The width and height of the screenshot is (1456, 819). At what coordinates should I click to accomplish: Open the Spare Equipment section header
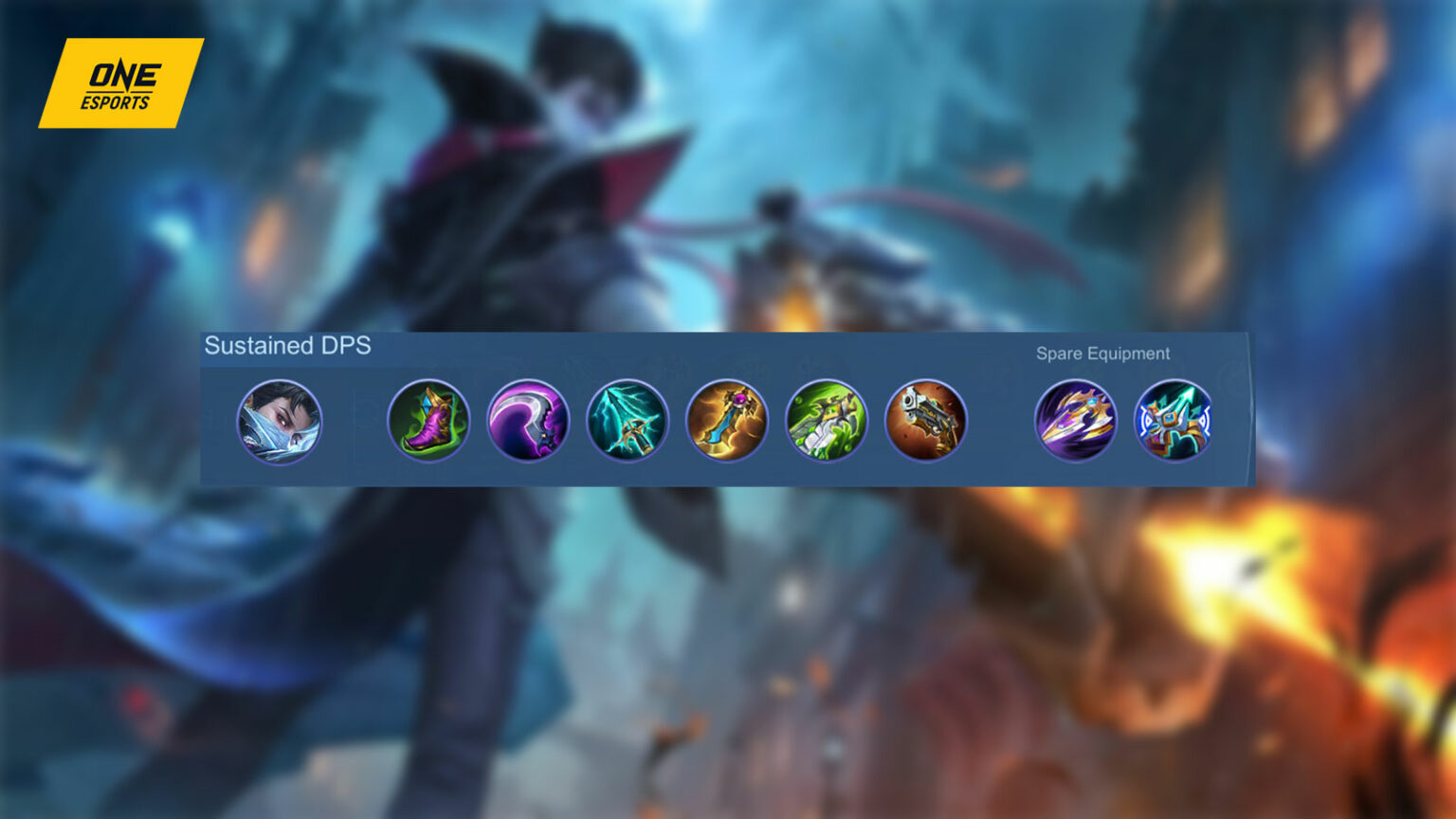pyautogui.click(x=1102, y=353)
